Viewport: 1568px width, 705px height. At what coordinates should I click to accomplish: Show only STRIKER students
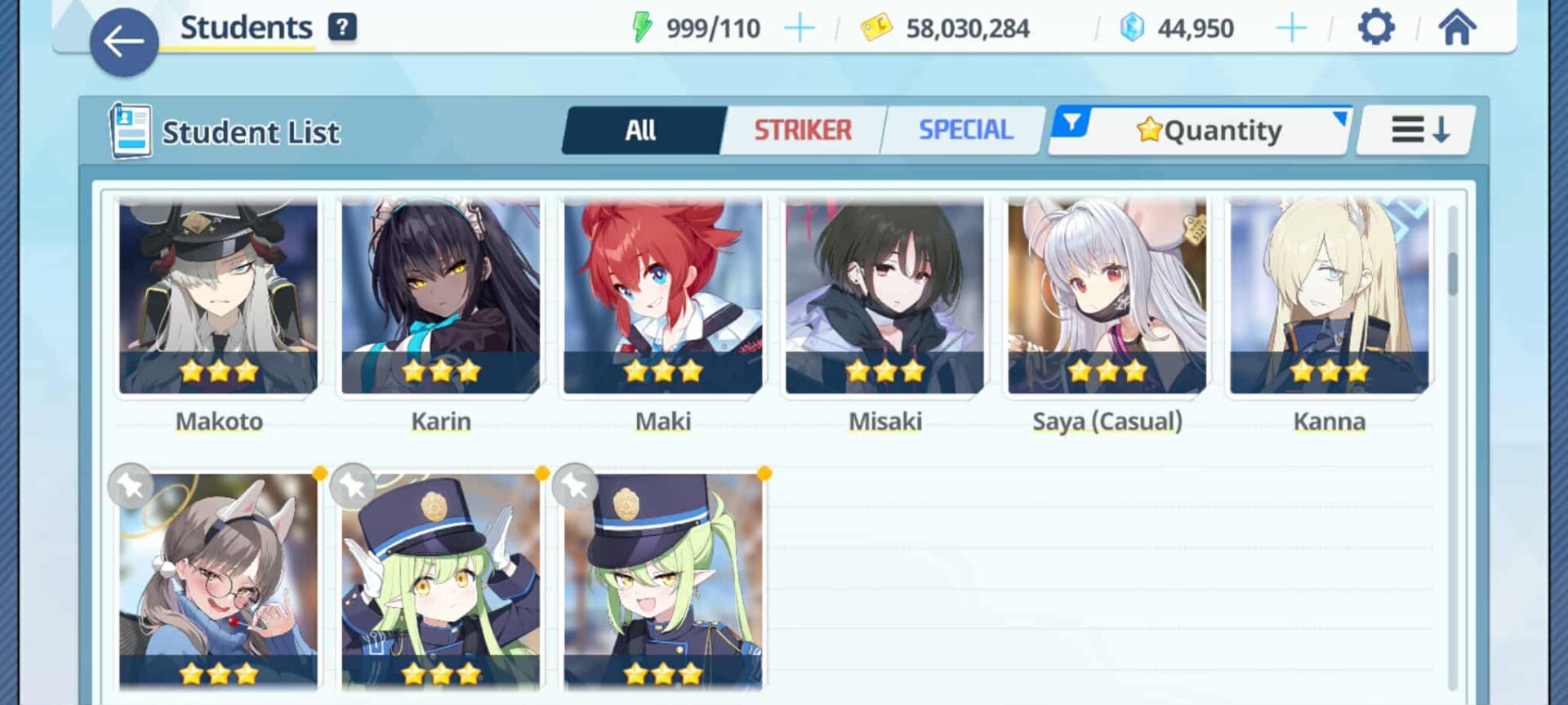point(803,131)
